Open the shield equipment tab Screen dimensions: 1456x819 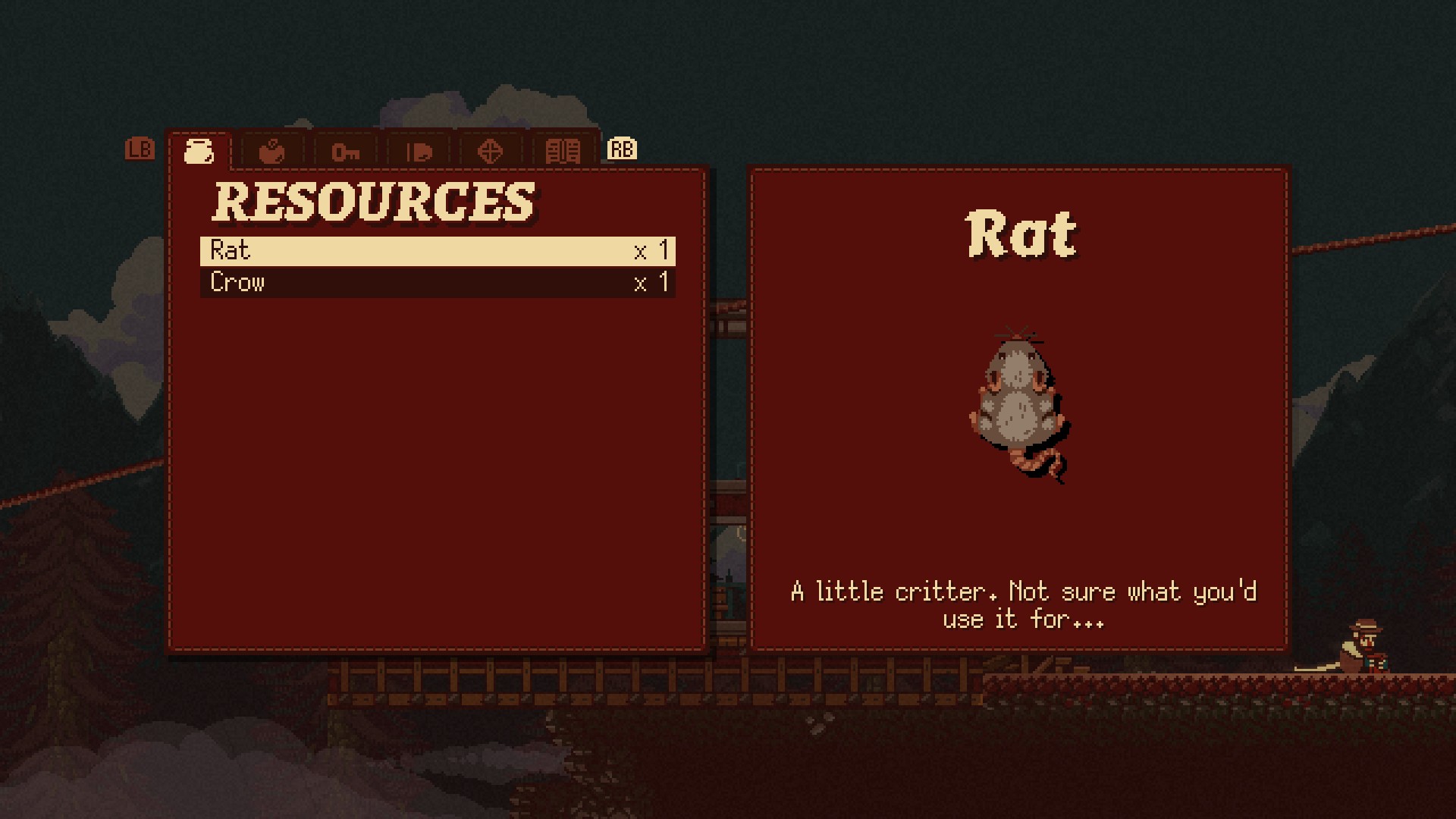point(419,152)
